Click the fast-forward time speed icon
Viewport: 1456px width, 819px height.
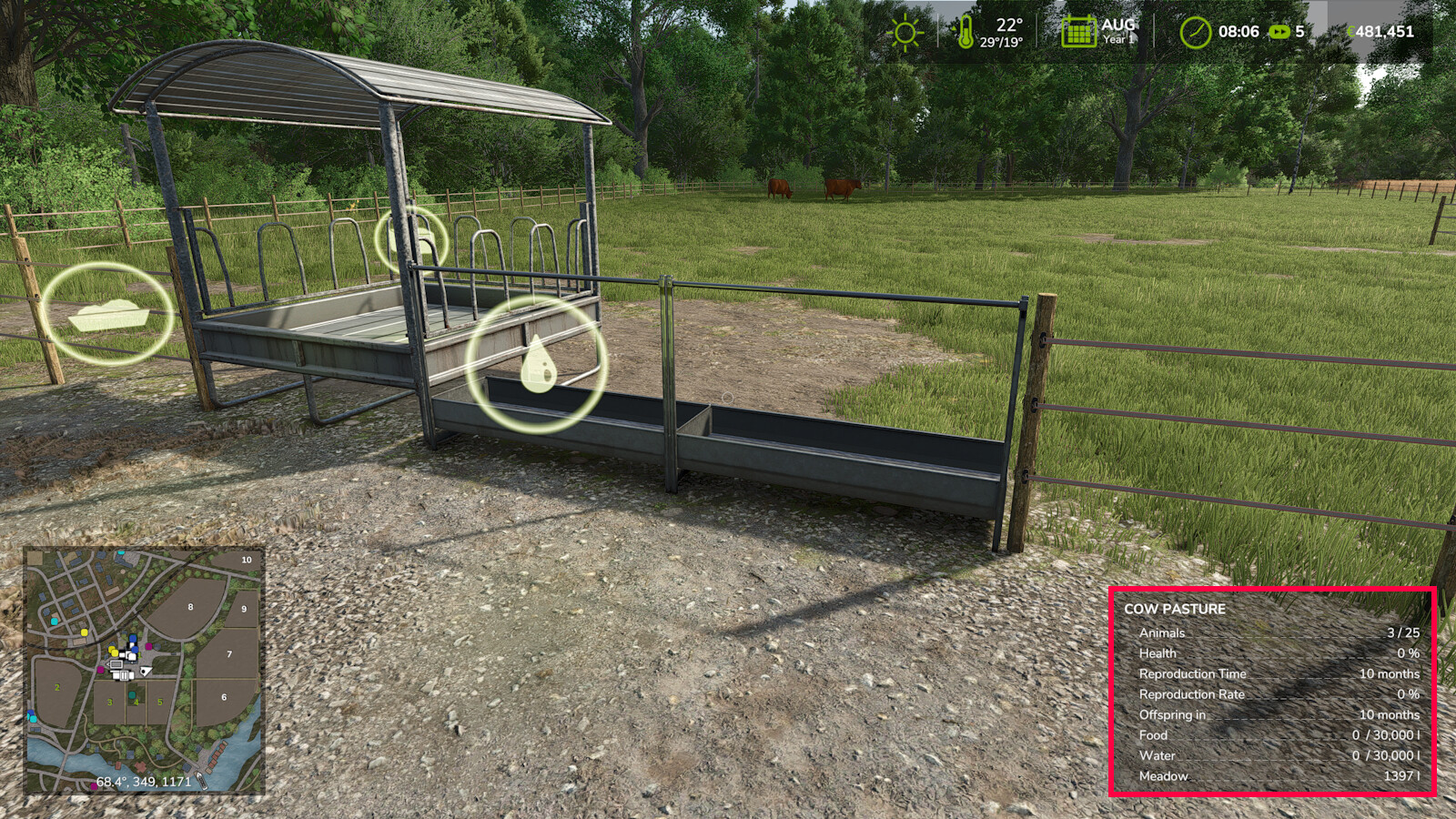[1279, 32]
